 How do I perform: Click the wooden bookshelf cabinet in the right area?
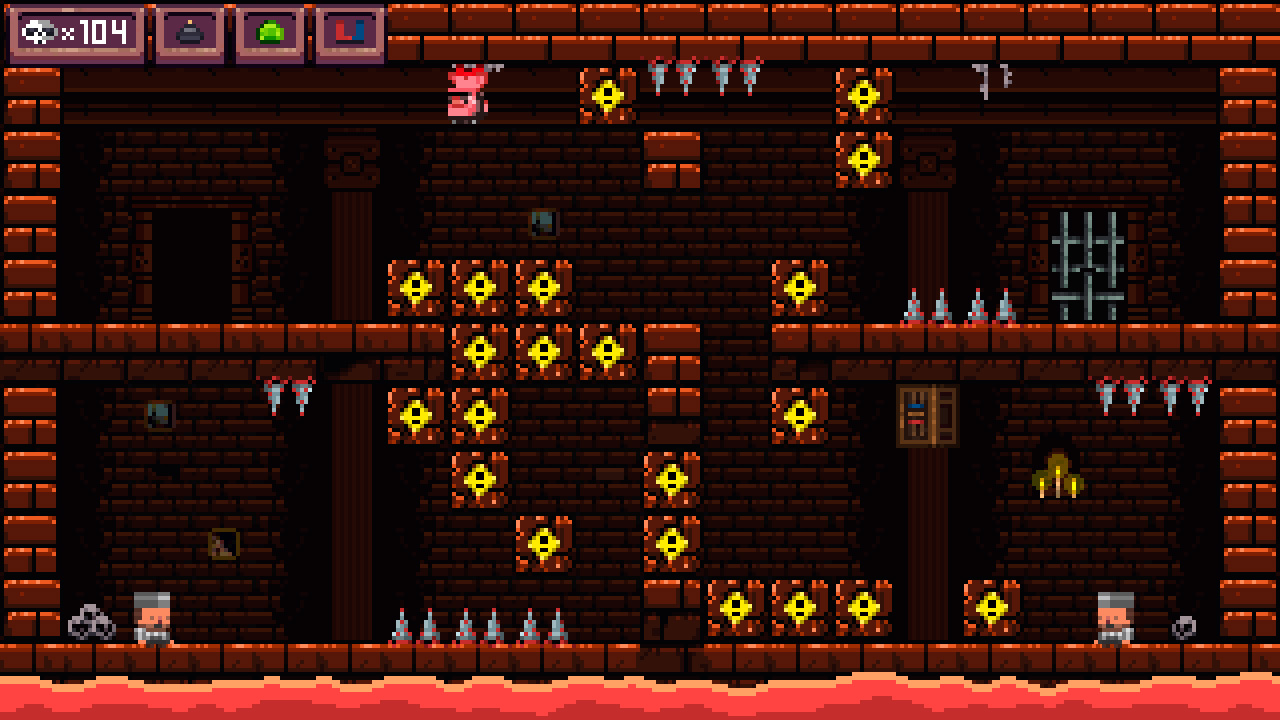(x=926, y=415)
